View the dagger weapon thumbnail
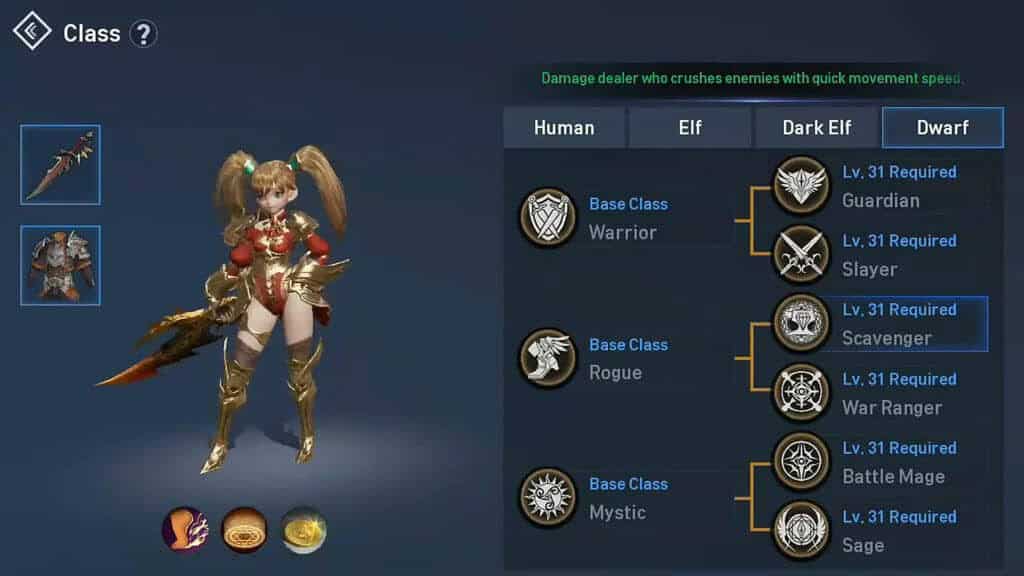This screenshot has width=1024, height=576. 61,165
